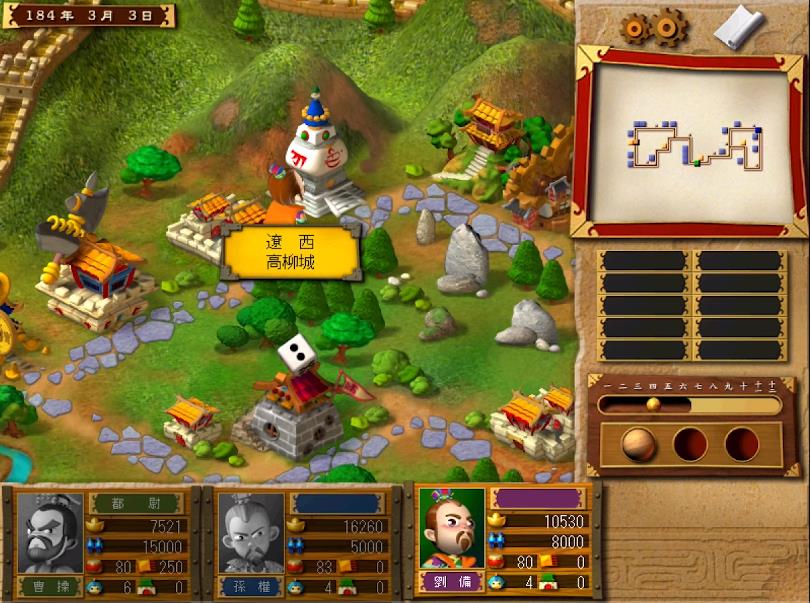Select Liu Bei's portrait
The height and width of the screenshot is (603, 810).
(x=452, y=526)
